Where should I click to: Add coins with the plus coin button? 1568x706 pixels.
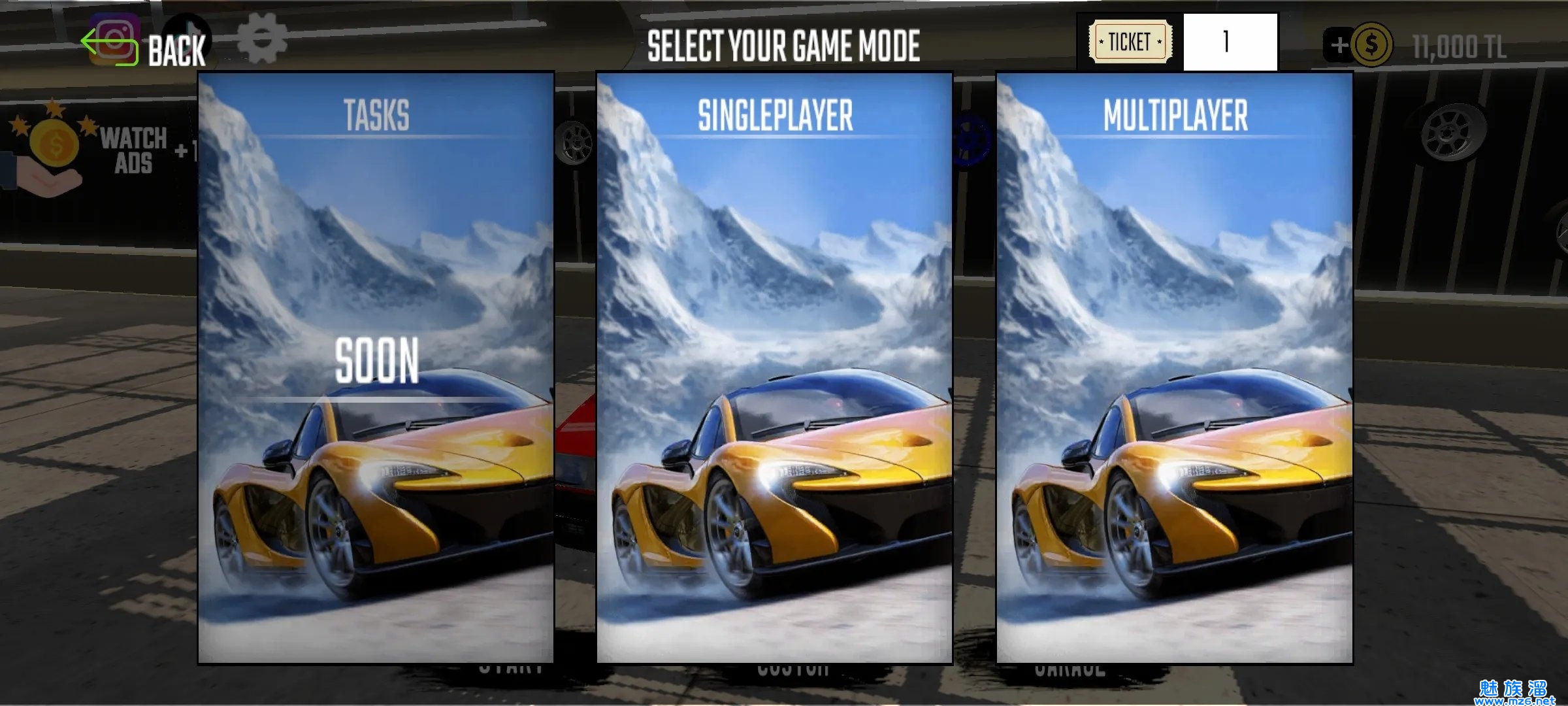click(x=1358, y=45)
